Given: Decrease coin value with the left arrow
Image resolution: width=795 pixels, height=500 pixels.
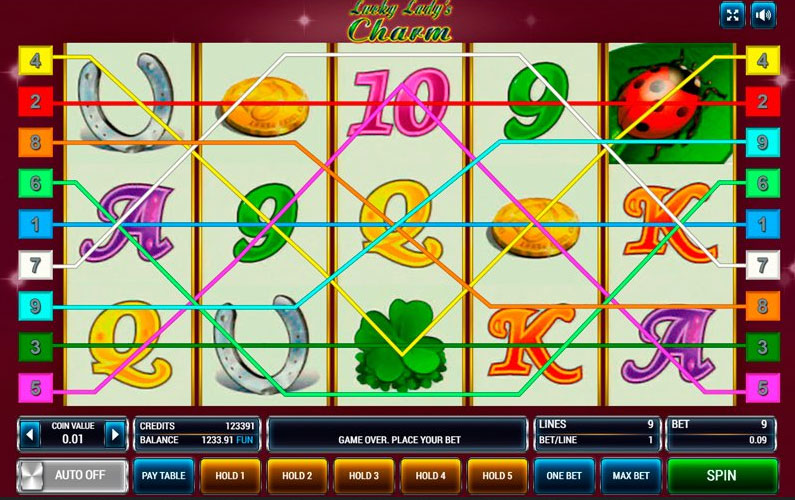Looking at the screenshot, I should pyautogui.click(x=30, y=435).
